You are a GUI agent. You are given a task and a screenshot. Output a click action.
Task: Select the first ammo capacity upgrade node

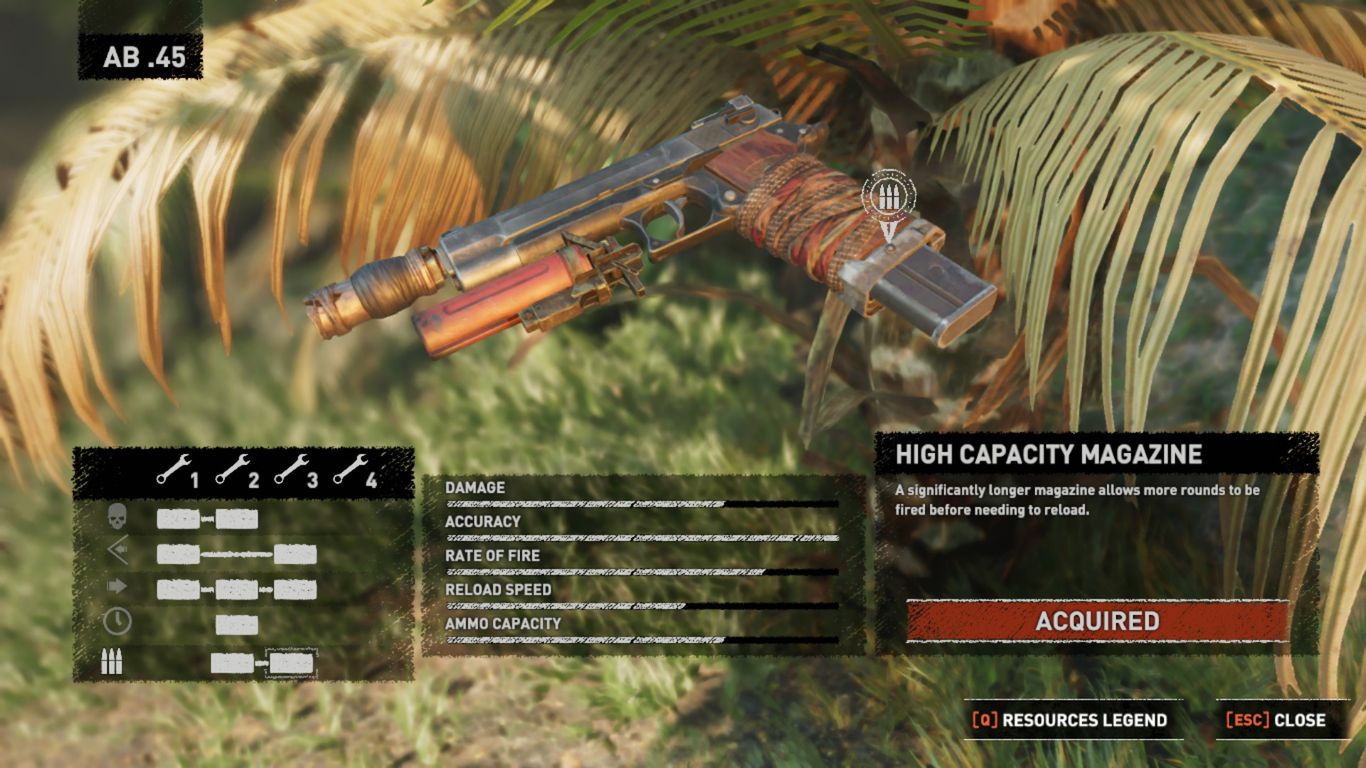tap(232, 662)
